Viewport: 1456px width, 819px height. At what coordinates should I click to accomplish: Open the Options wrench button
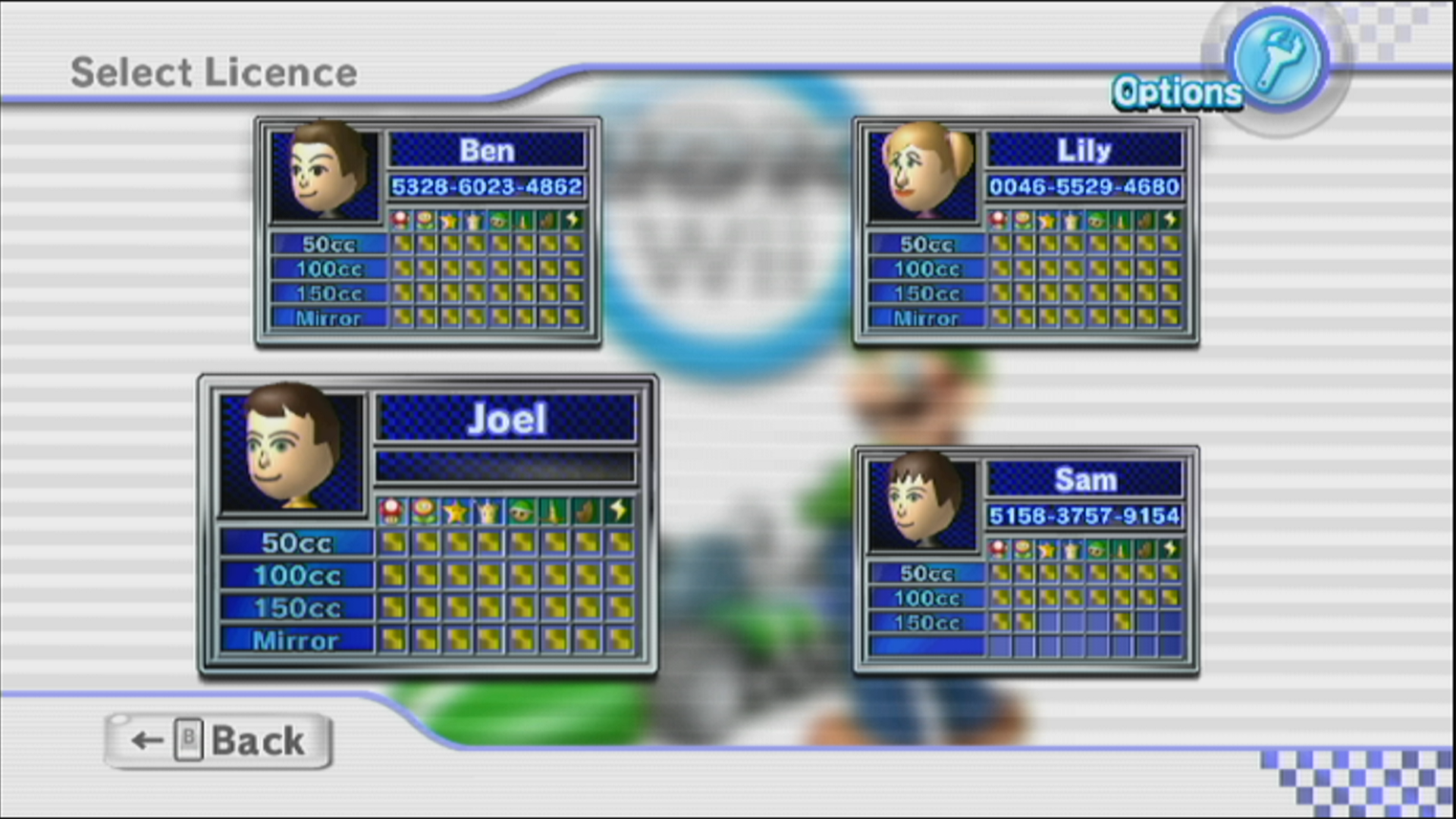pyautogui.click(x=1278, y=62)
